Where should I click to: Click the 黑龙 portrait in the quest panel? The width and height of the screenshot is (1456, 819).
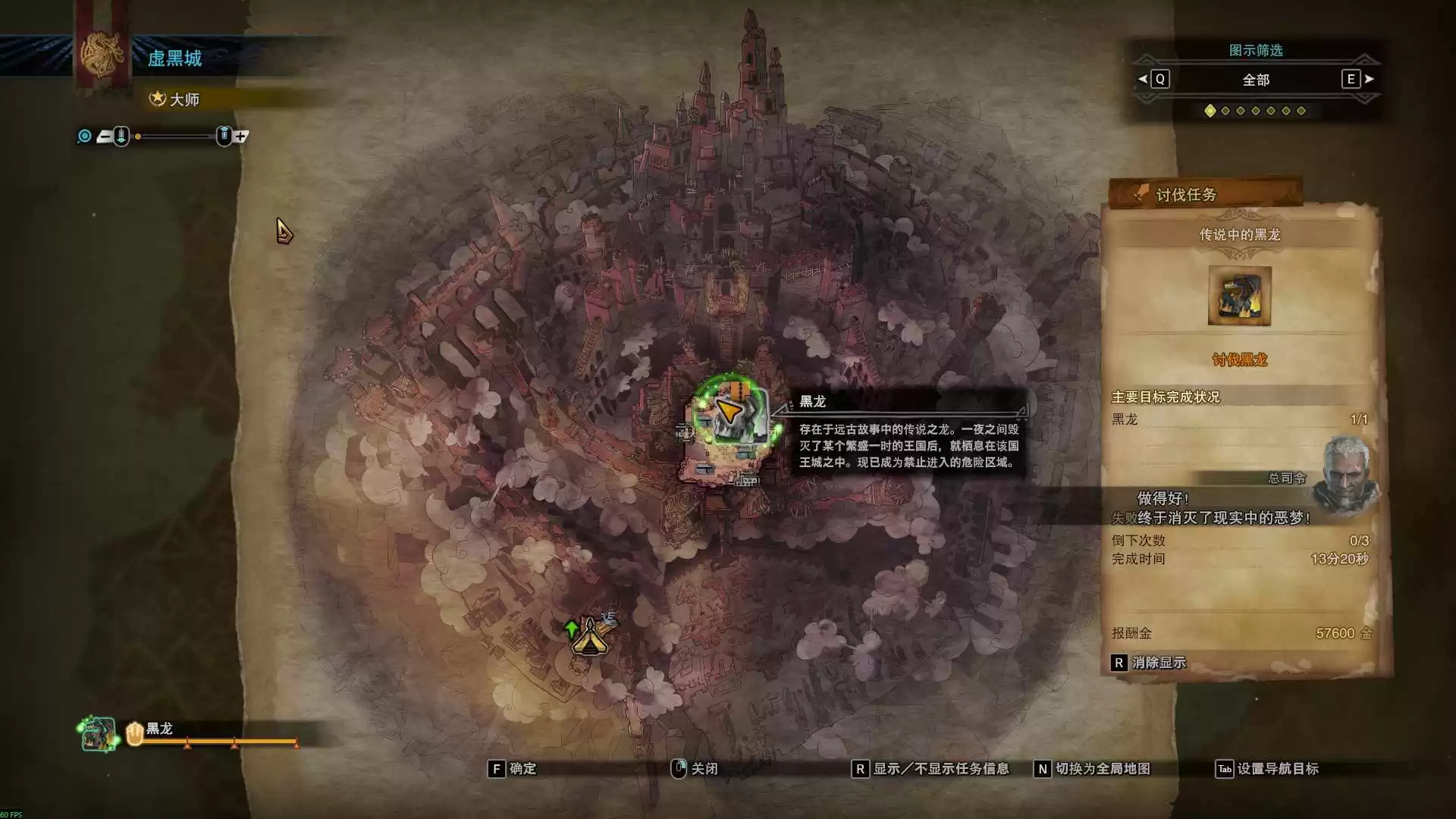[1239, 296]
